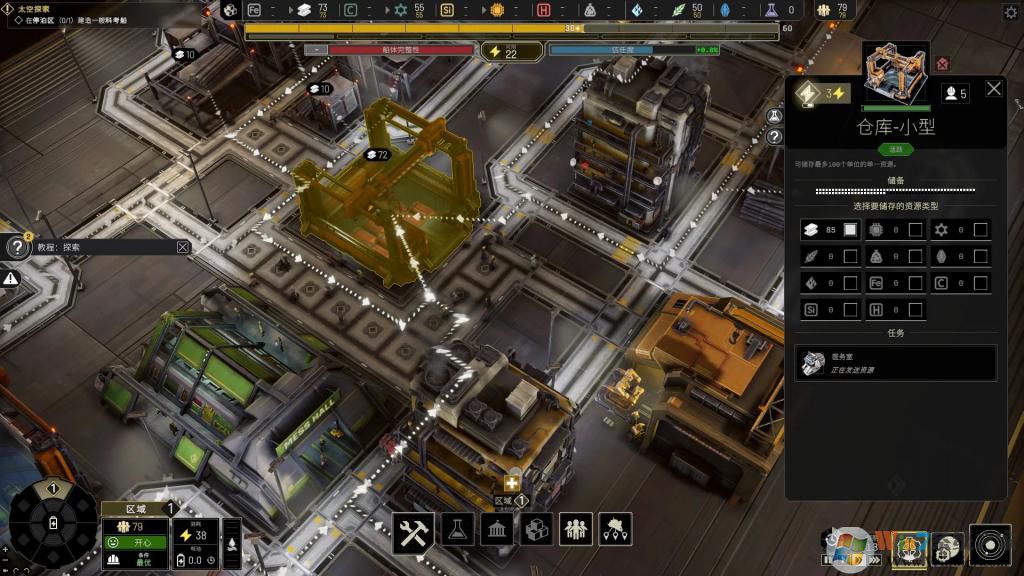Viewport: 1024px width, 576px height.
Task: Select the medical room task entry
Action: click(896, 363)
